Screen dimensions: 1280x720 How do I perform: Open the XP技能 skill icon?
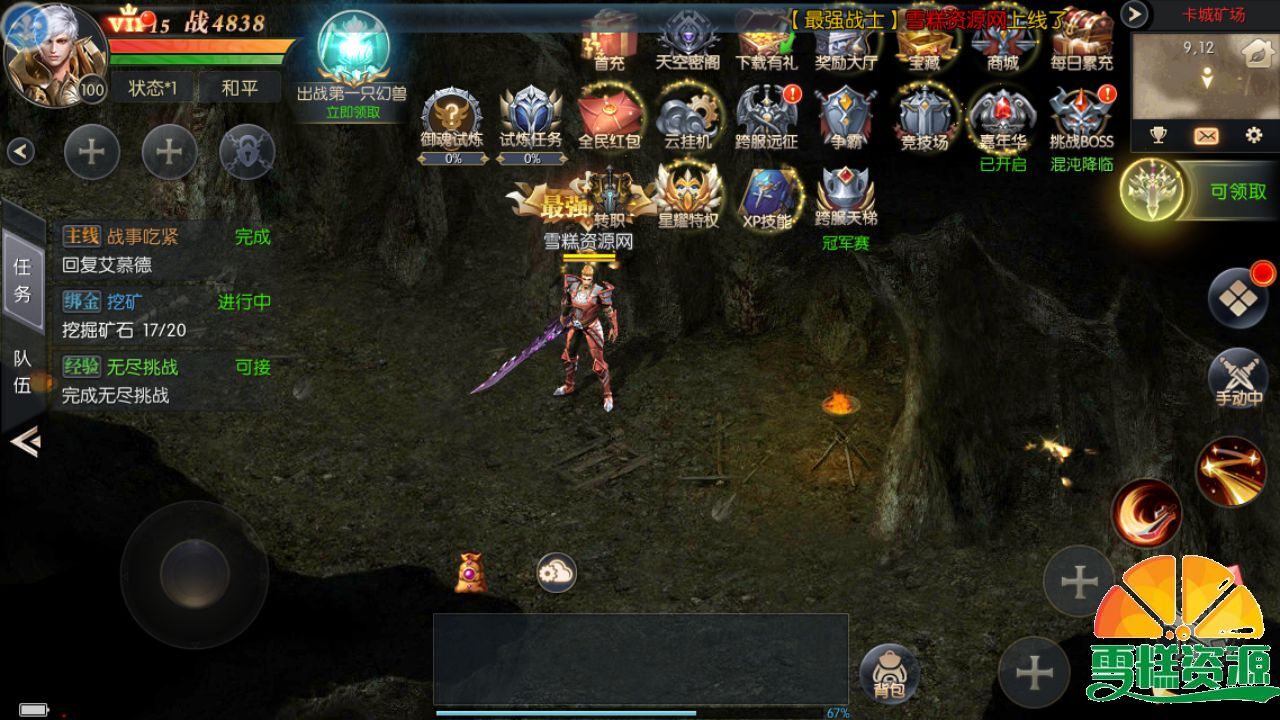767,195
